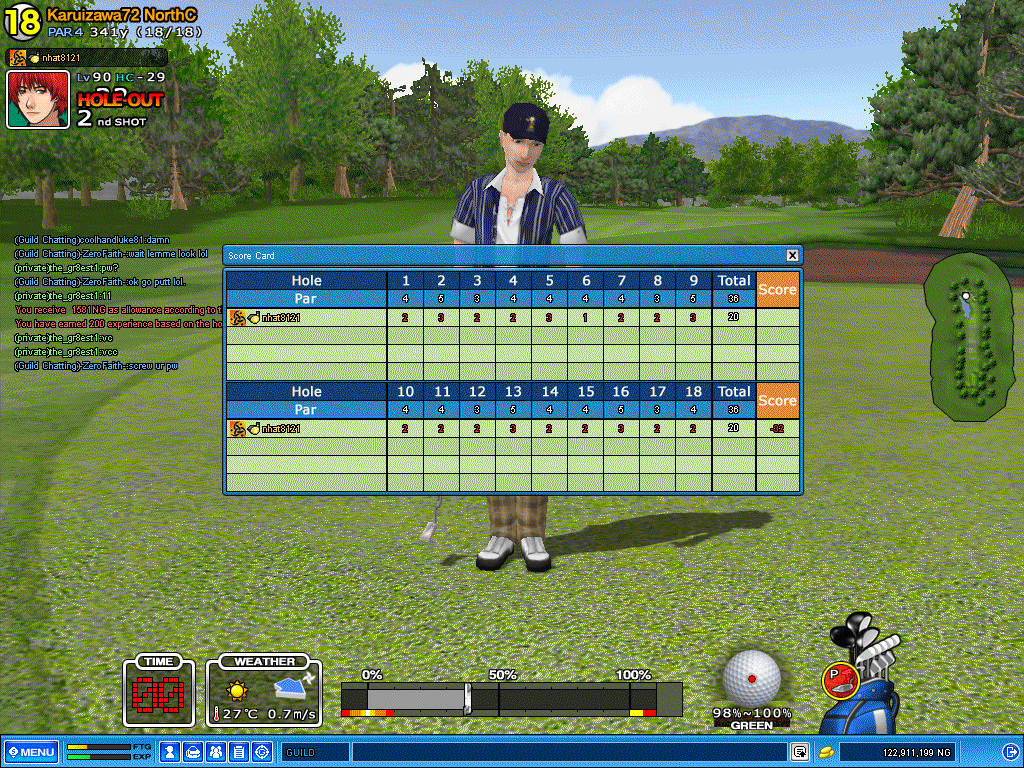The width and height of the screenshot is (1024, 768).
Task: Click the toolbar icon beside the profile icon
Action: coord(193,752)
